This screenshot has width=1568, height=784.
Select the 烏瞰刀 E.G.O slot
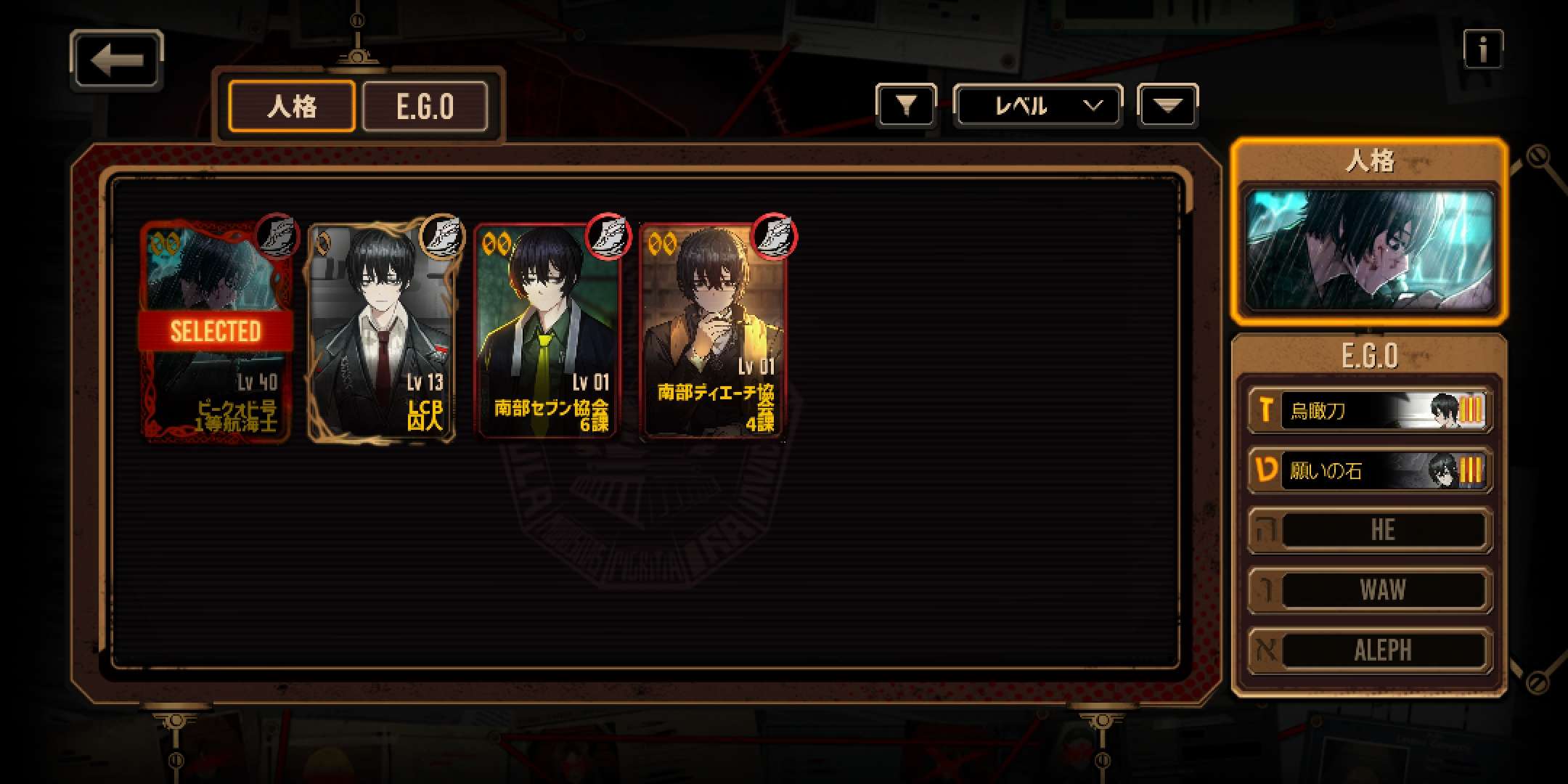tap(1369, 411)
